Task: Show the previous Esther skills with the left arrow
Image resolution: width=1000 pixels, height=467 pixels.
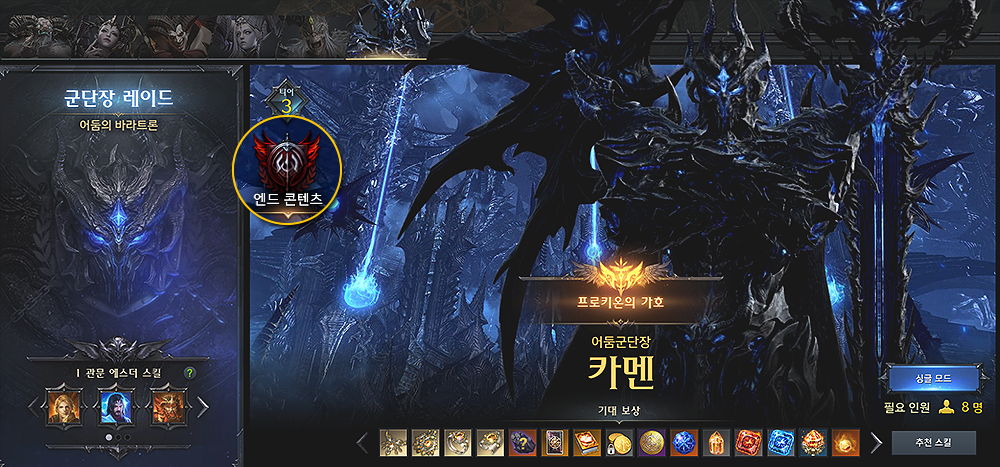Action: pos(30,408)
